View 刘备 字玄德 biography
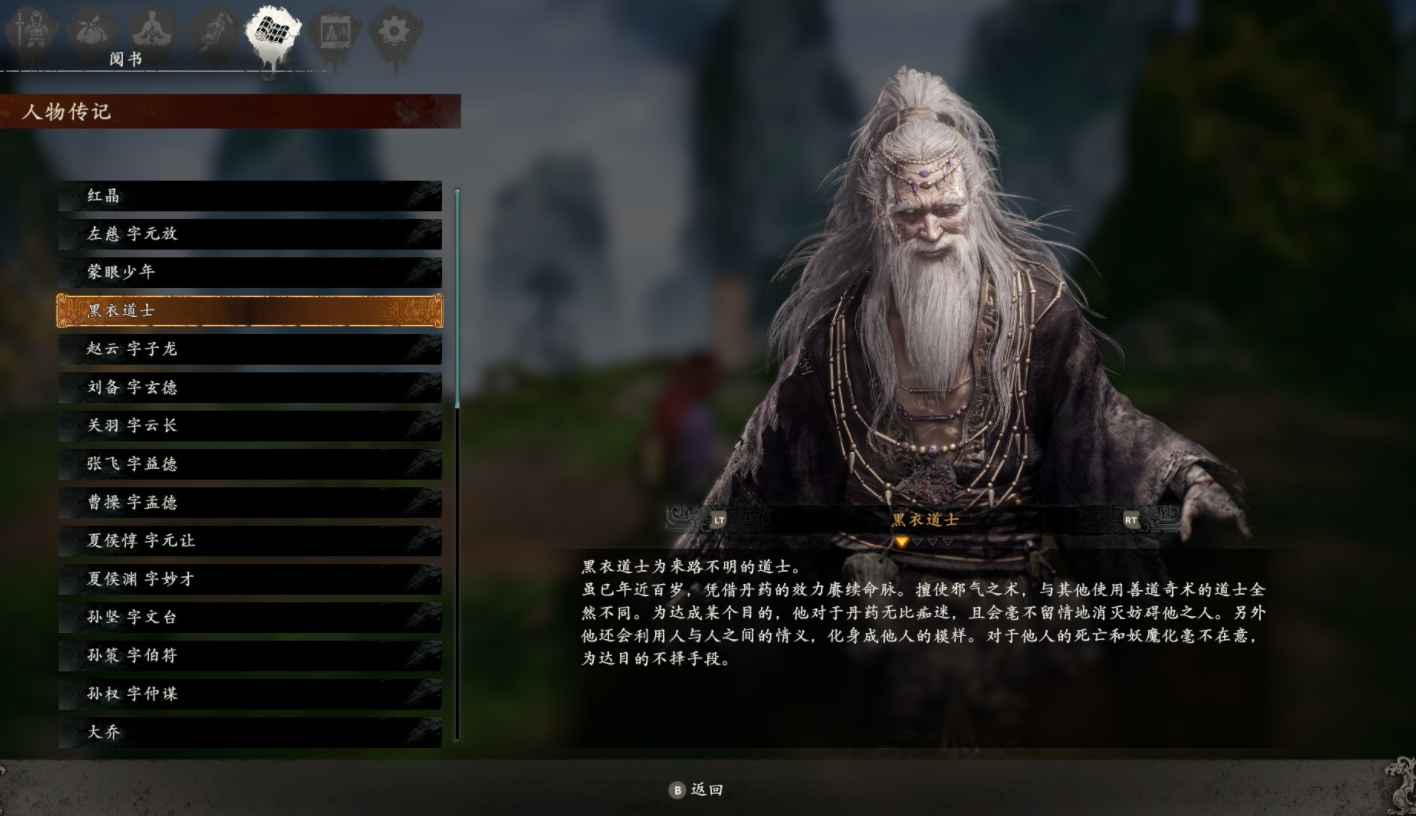1416x816 pixels. pyautogui.click(x=250, y=387)
